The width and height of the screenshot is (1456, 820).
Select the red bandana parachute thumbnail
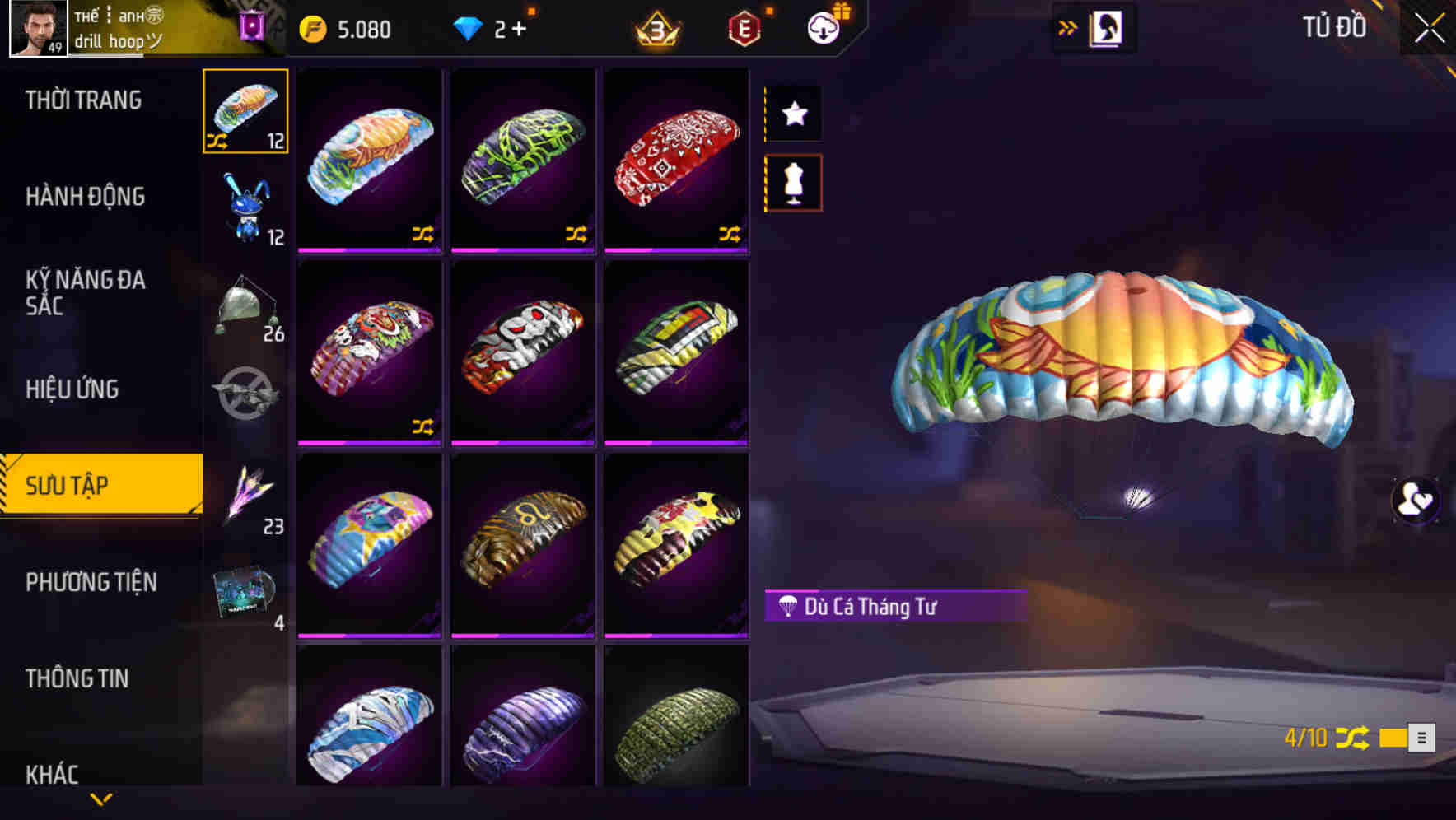click(676, 156)
